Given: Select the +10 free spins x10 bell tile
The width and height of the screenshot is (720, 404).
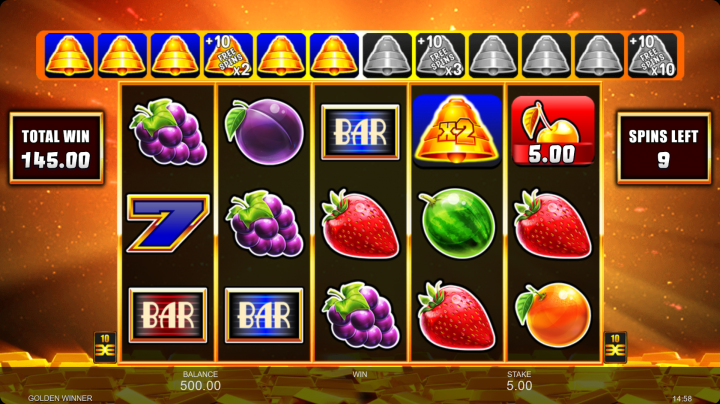Looking at the screenshot, I should click(x=652, y=55).
